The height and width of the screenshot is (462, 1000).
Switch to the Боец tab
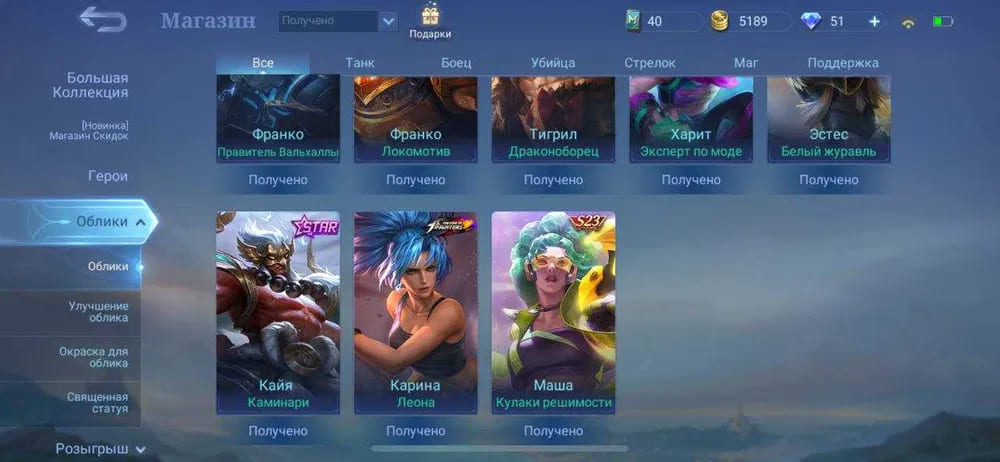tap(456, 63)
